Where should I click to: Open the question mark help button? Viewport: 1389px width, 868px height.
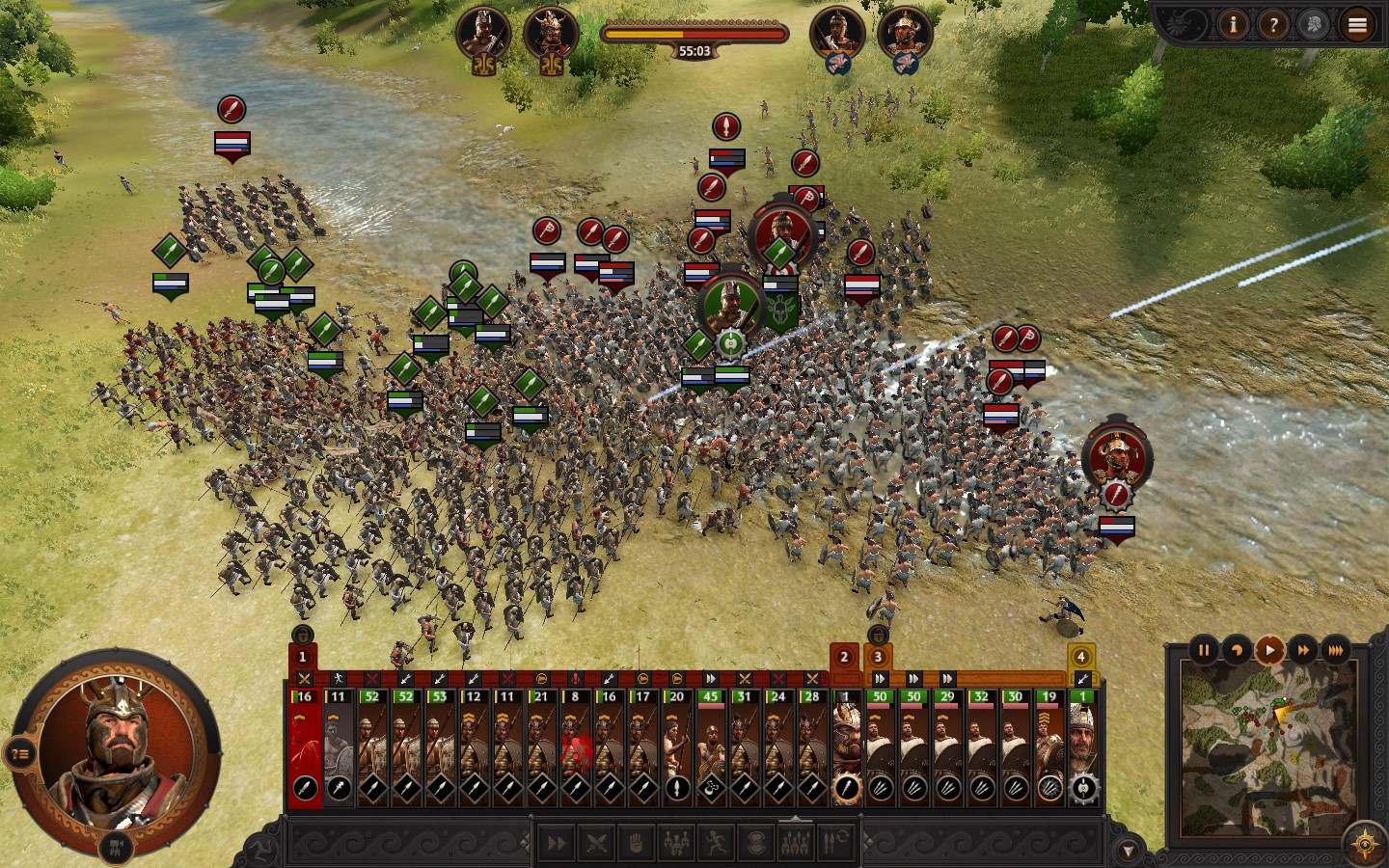tap(1273, 25)
